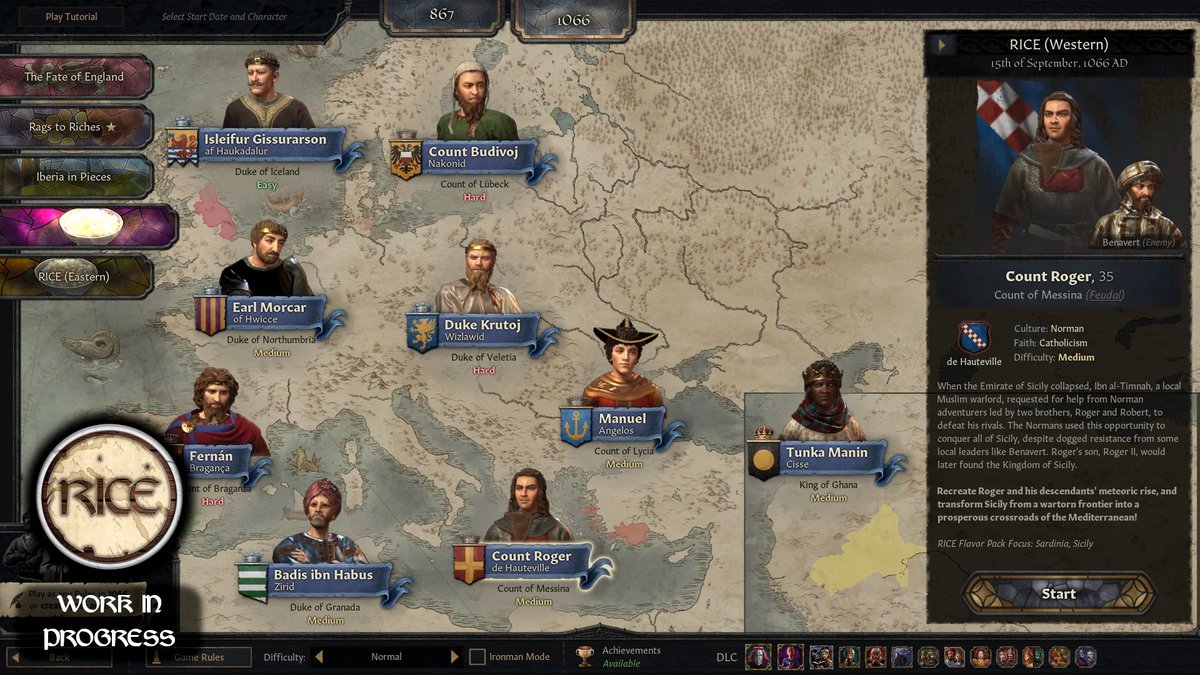Open the Iberia in Pieces bookmark
Screen dimensions: 1200x675
point(75,177)
